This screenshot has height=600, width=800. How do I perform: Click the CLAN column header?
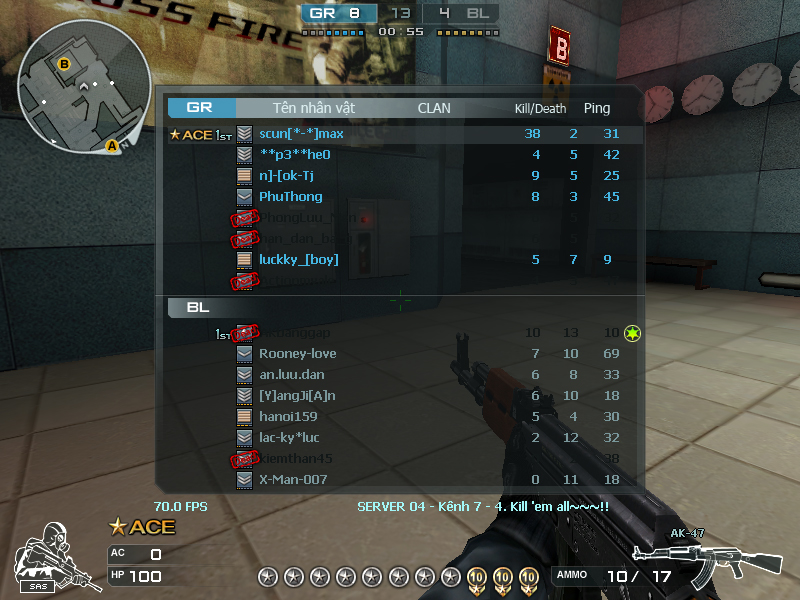point(434,108)
